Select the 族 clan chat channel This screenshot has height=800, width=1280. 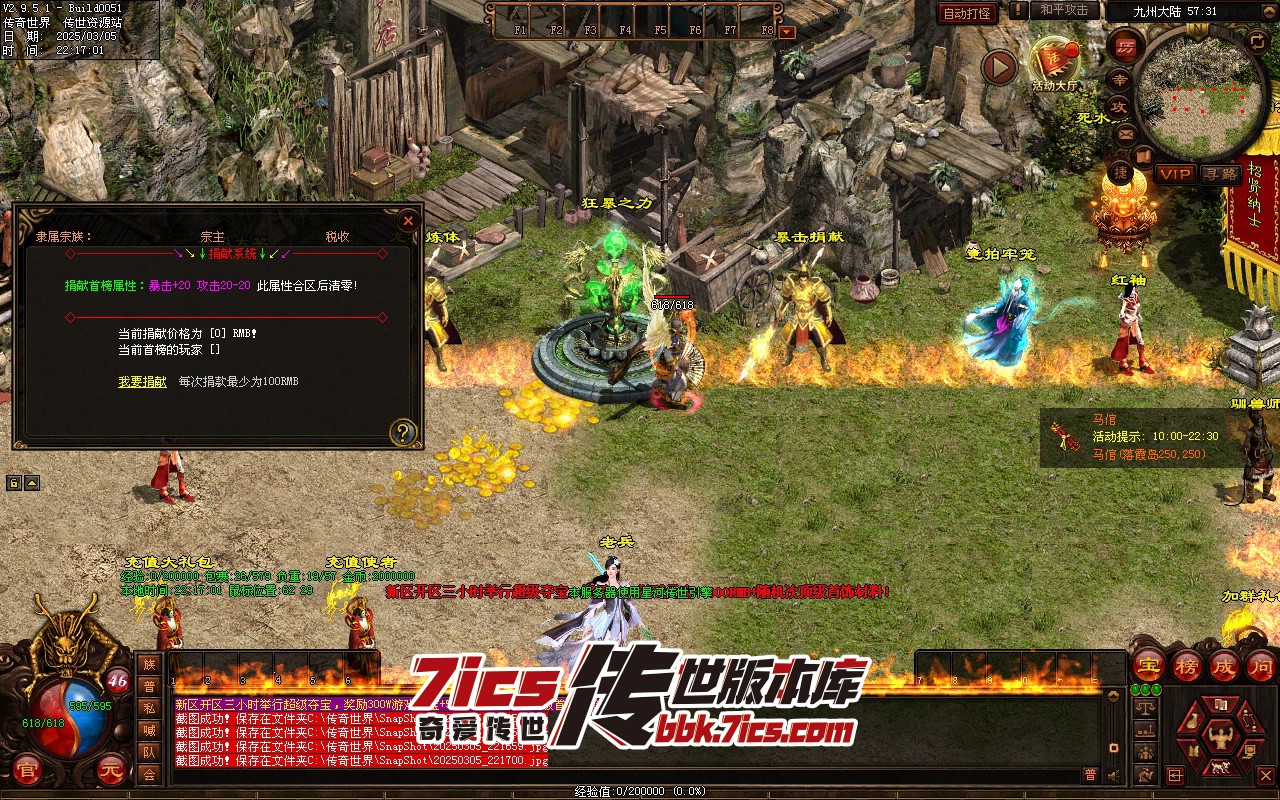coord(149,665)
